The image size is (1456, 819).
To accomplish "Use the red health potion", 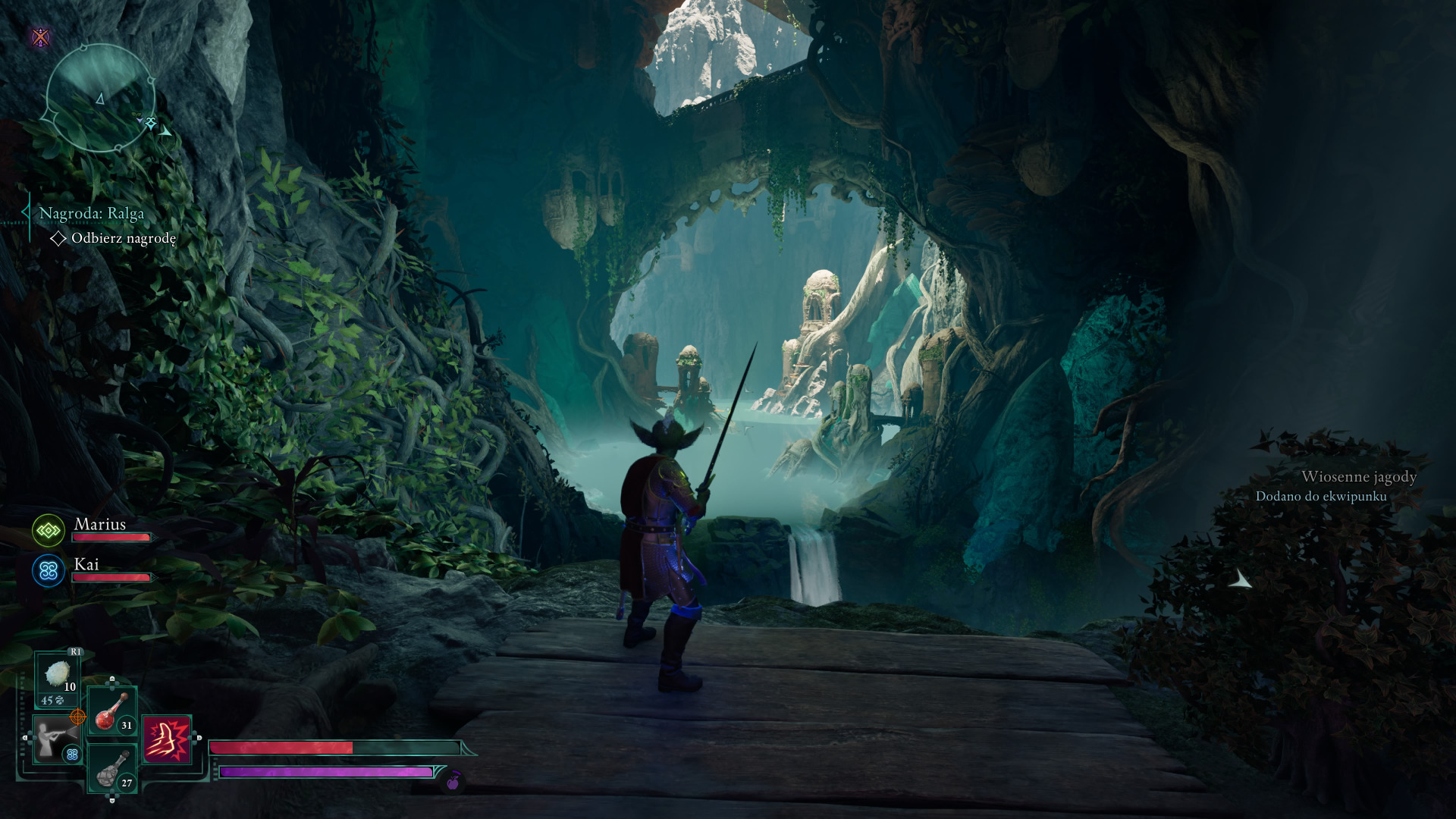I will click(112, 711).
